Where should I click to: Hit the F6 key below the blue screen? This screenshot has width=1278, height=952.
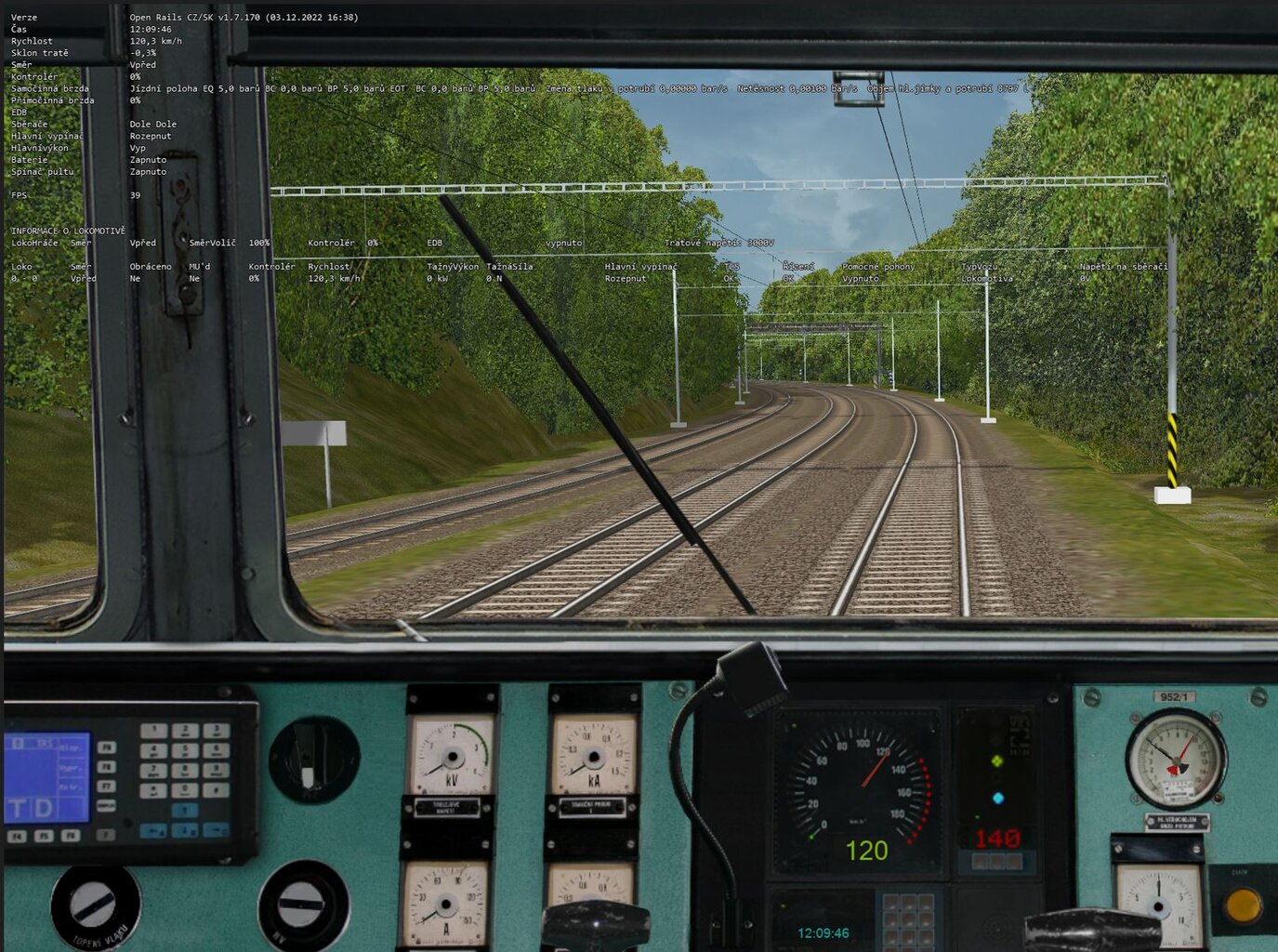tap(71, 836)
